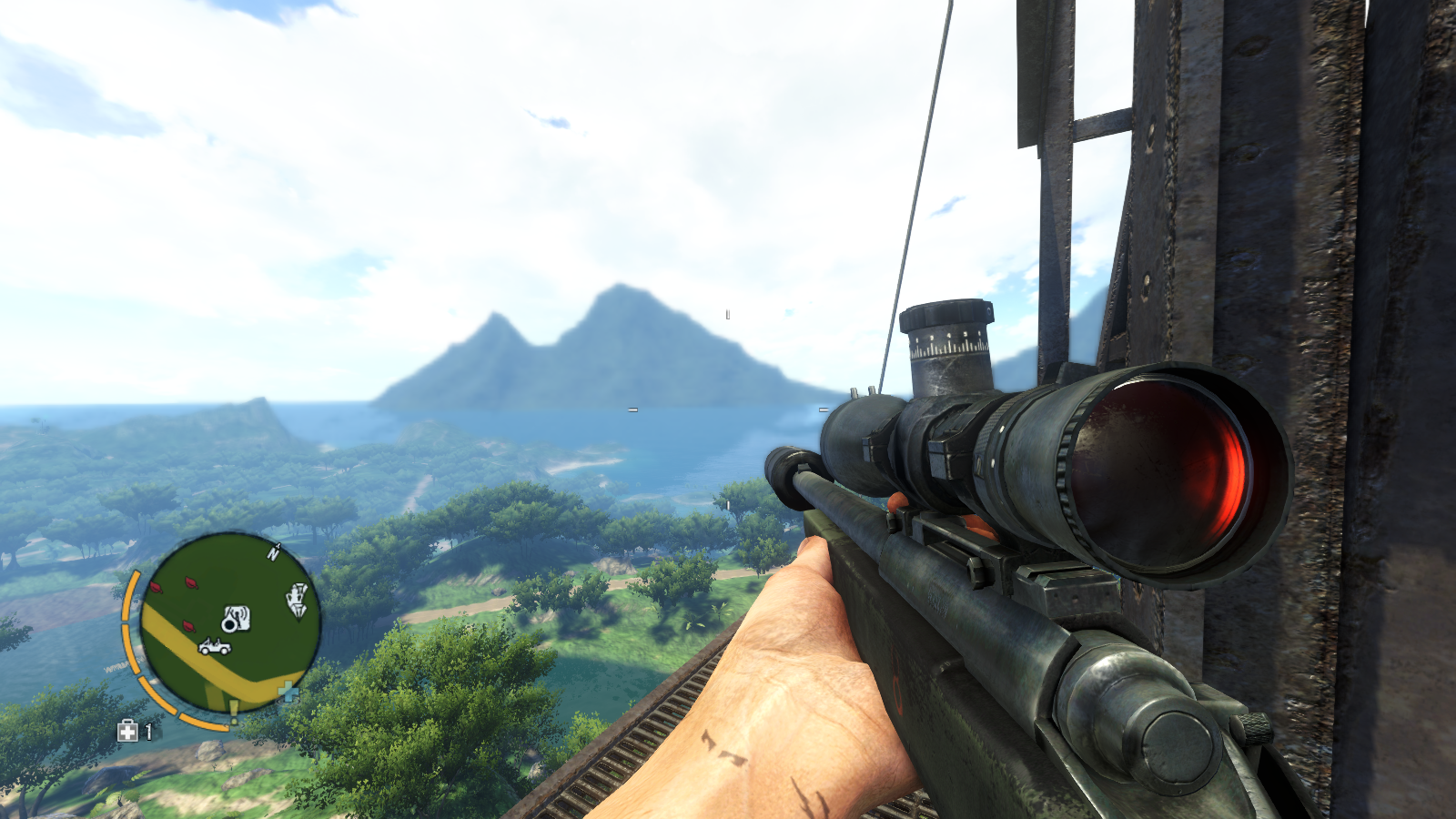Click the blue cross marker on the minimap edge
Viewport: 1456px width, 819px height.
[x=288, y=692]
